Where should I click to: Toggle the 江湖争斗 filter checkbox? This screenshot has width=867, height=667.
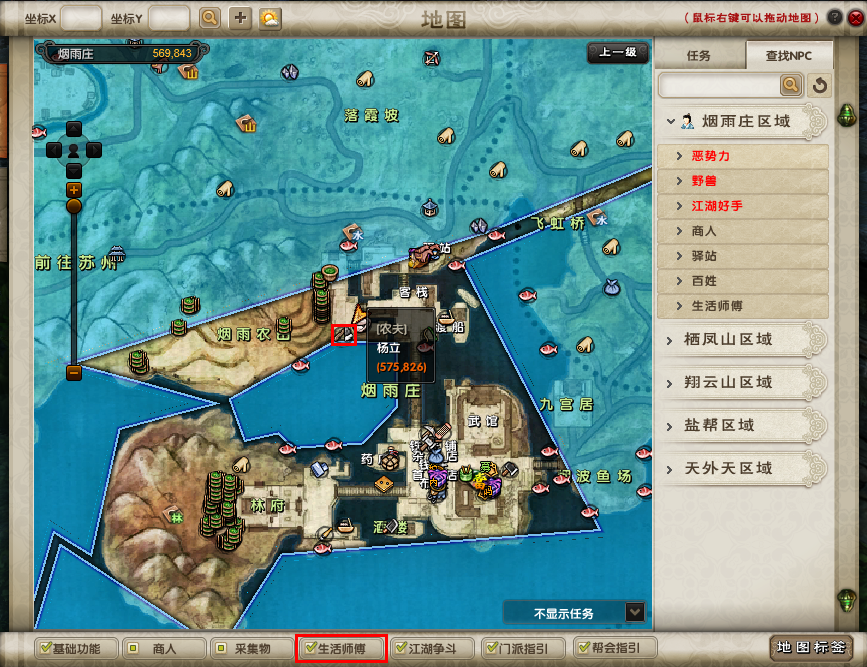pyautogui.click(x=401, y=648)
